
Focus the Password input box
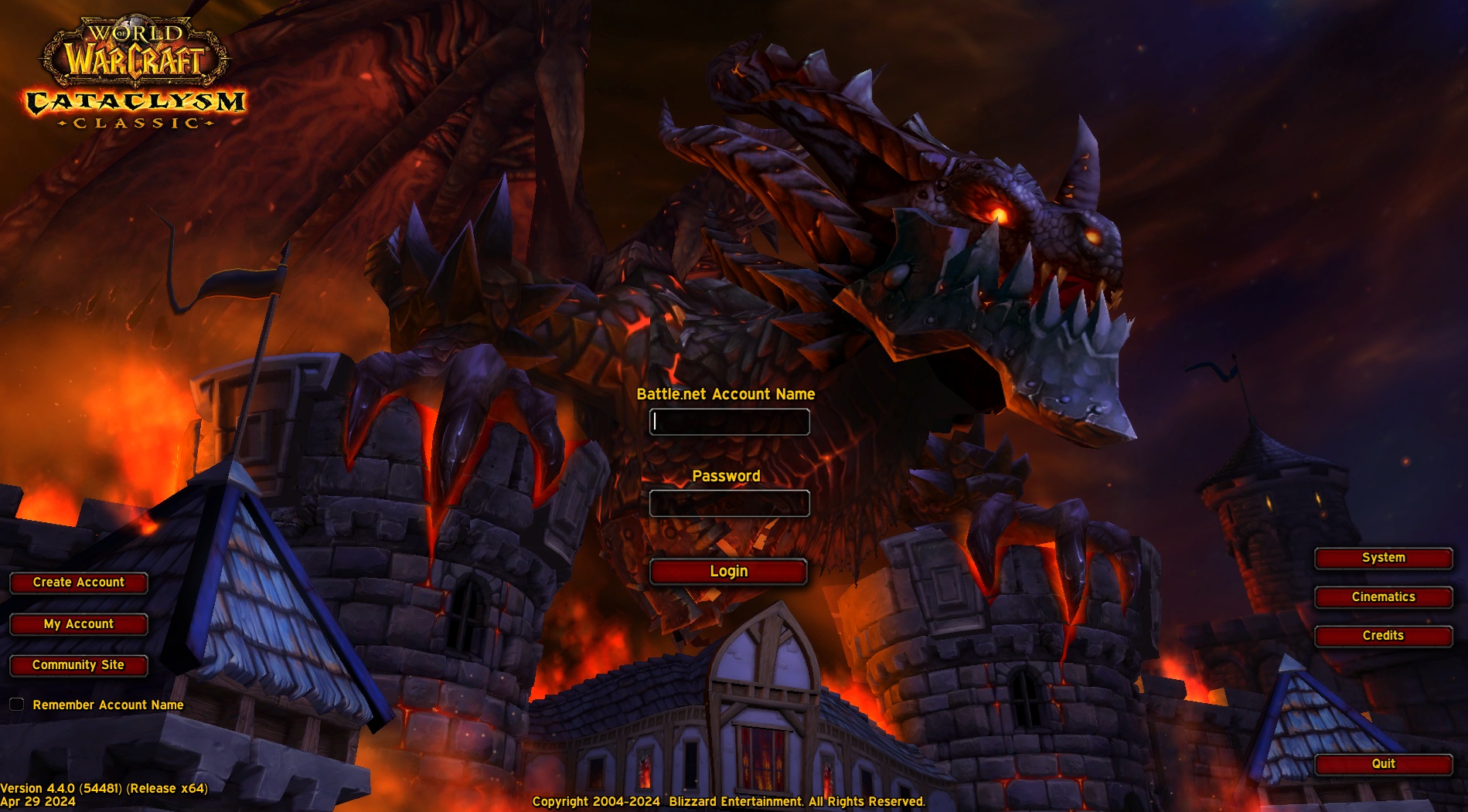(728, 503)
